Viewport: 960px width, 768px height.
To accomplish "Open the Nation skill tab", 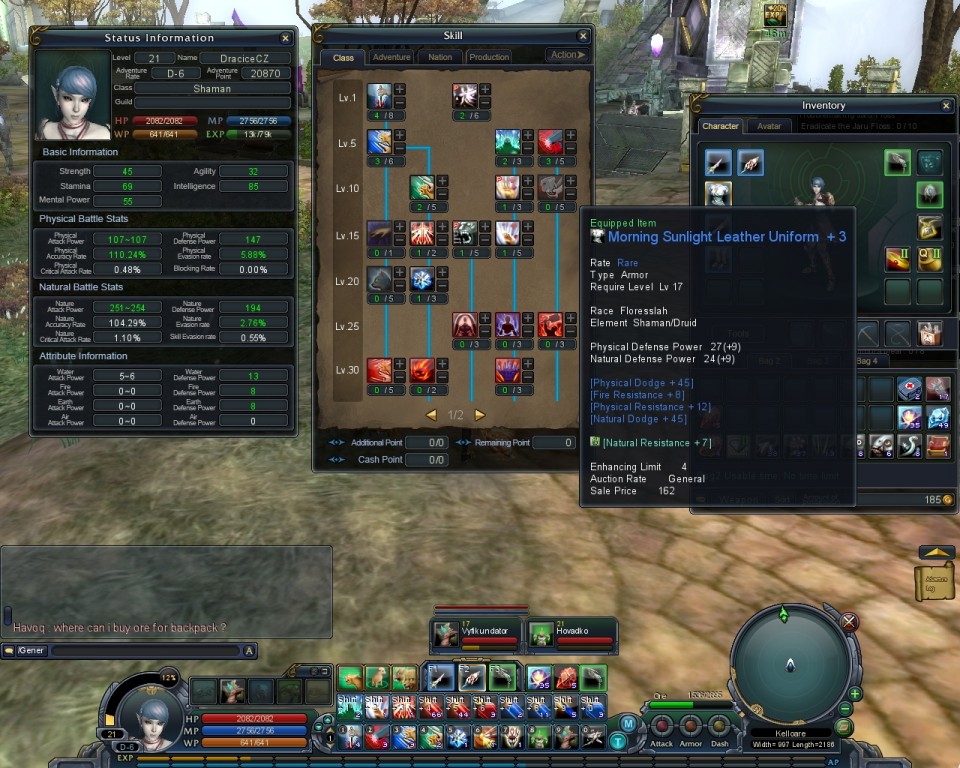I will click(x=440, y=57).
